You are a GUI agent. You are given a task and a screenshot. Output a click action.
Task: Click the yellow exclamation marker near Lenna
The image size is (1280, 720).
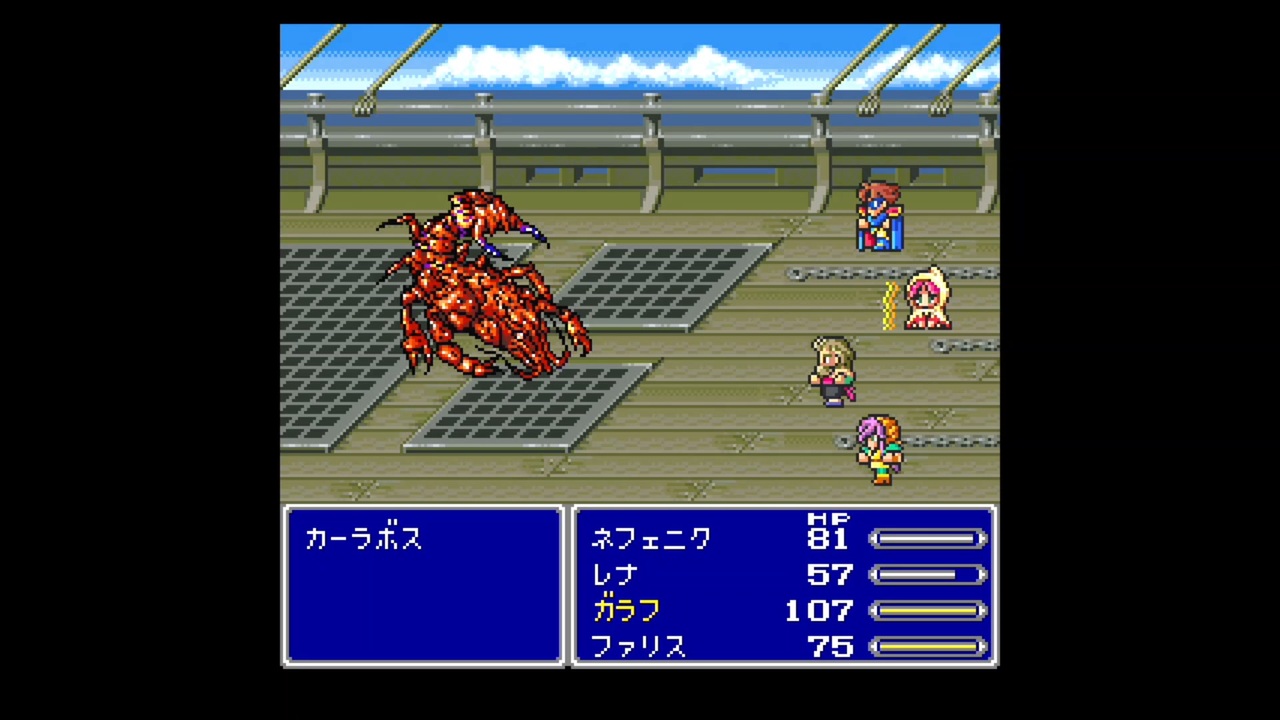pos(888,300)
